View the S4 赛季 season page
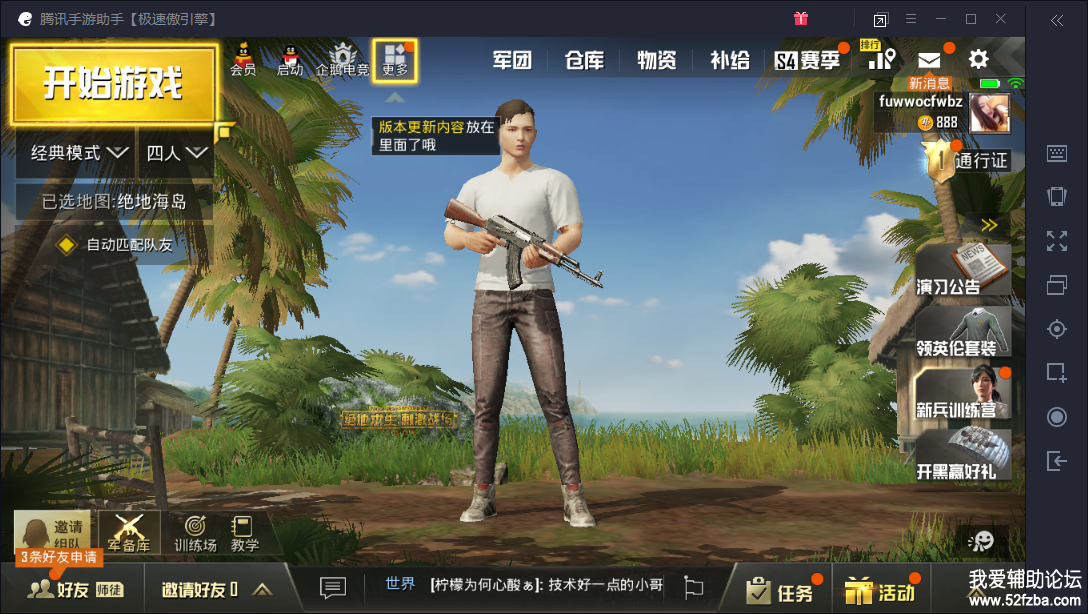1088x614 pixels. pos(808,60)
